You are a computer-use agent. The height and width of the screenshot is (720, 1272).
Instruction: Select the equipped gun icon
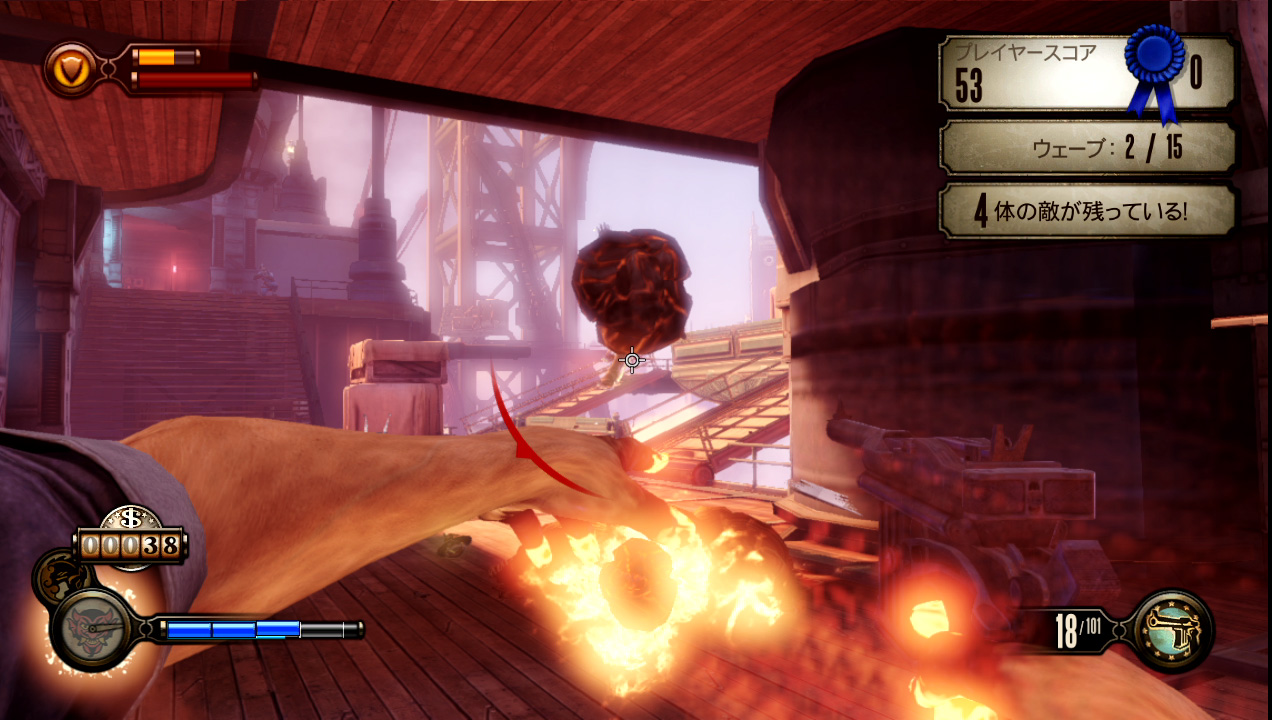click(x=1174, y=630)
